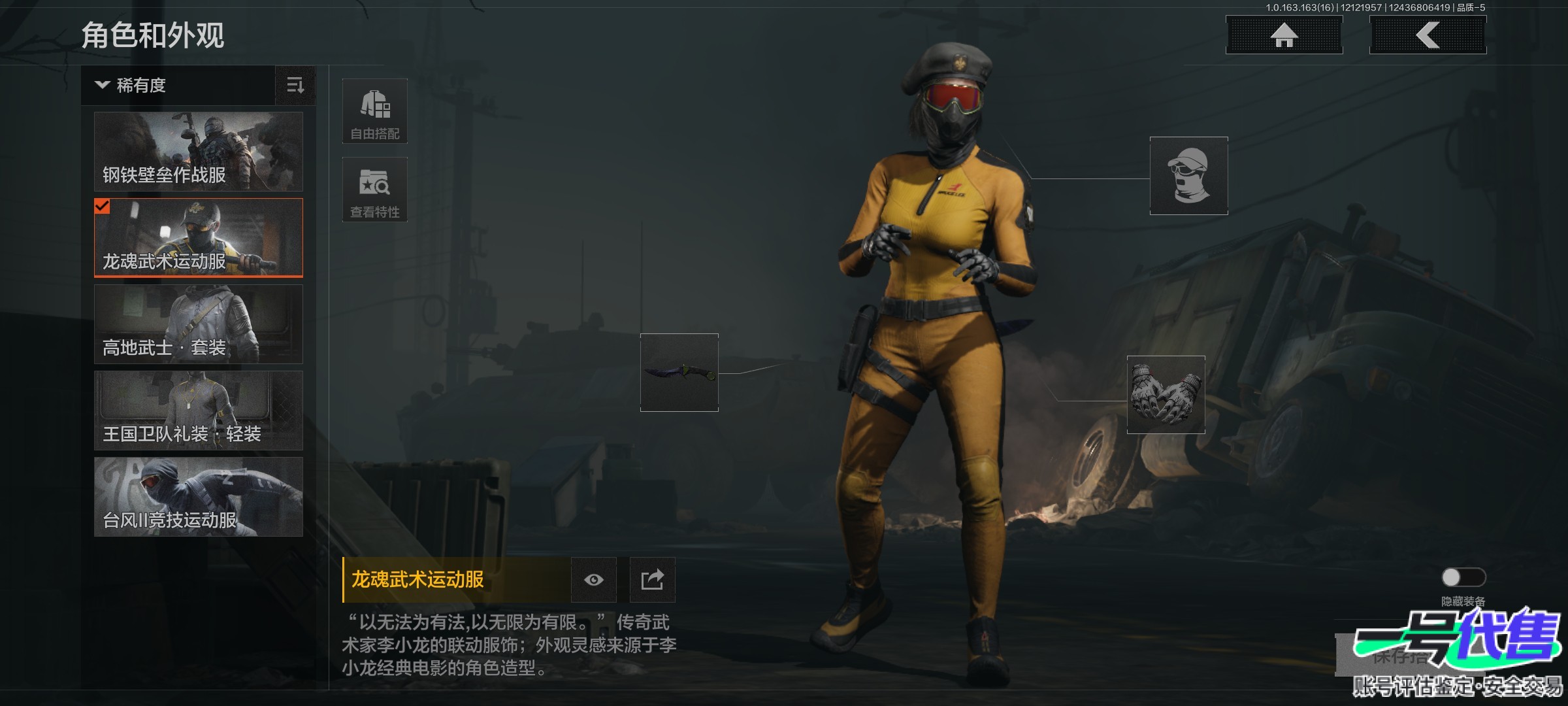Viewport: 1568px width, 706px height.
Task: Select the 台风II竞技运动服 outfit
Action: click(199, 497)
